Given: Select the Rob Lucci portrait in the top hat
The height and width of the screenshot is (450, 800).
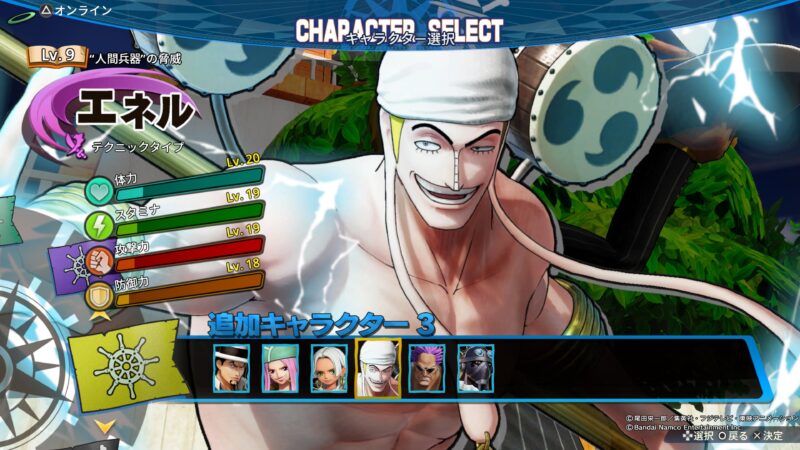Looking at the screenshot, I should click(x=231, y=368).
